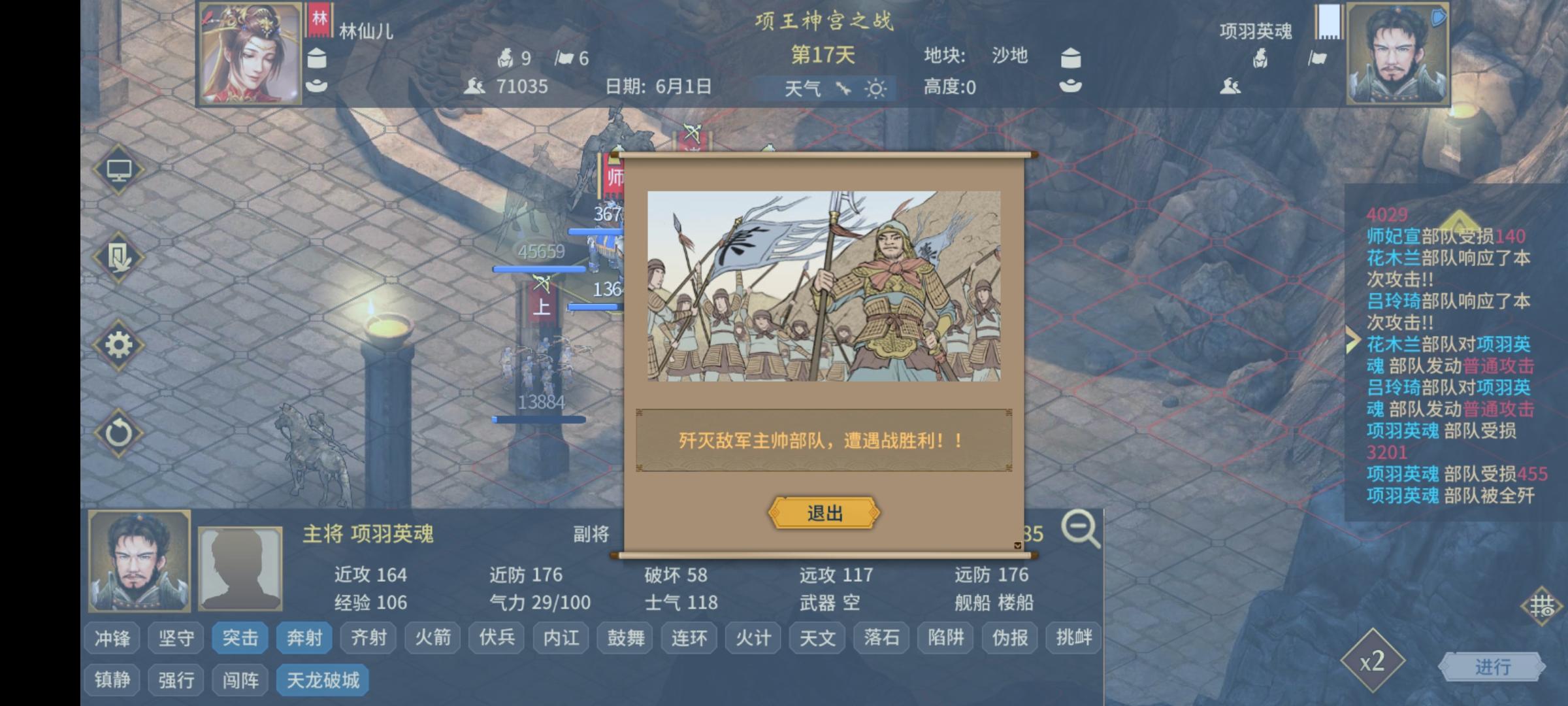Toggle the 奔射 tactic button

[304, 637]
